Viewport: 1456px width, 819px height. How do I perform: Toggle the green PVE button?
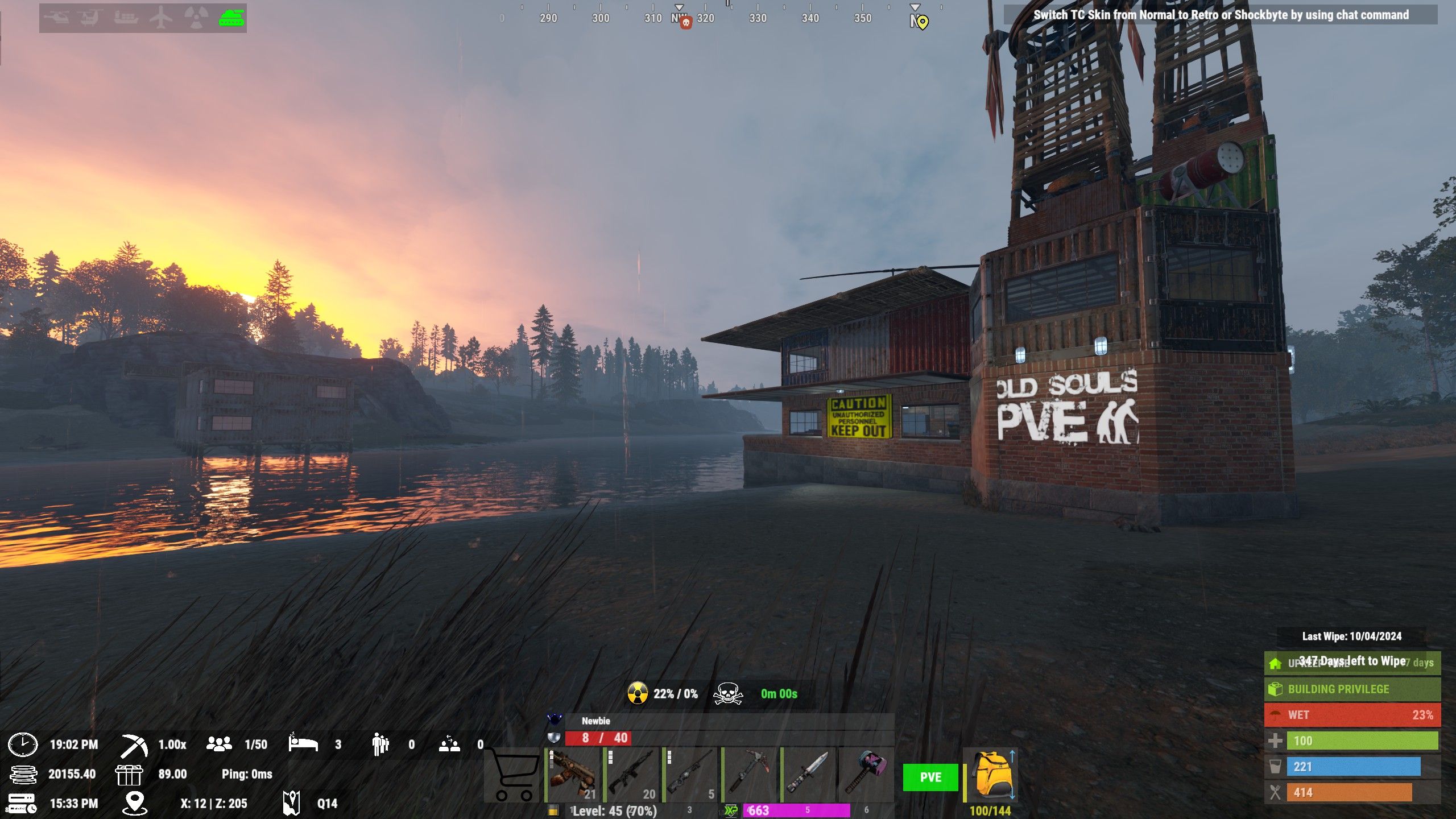click(x=930, y=777)
